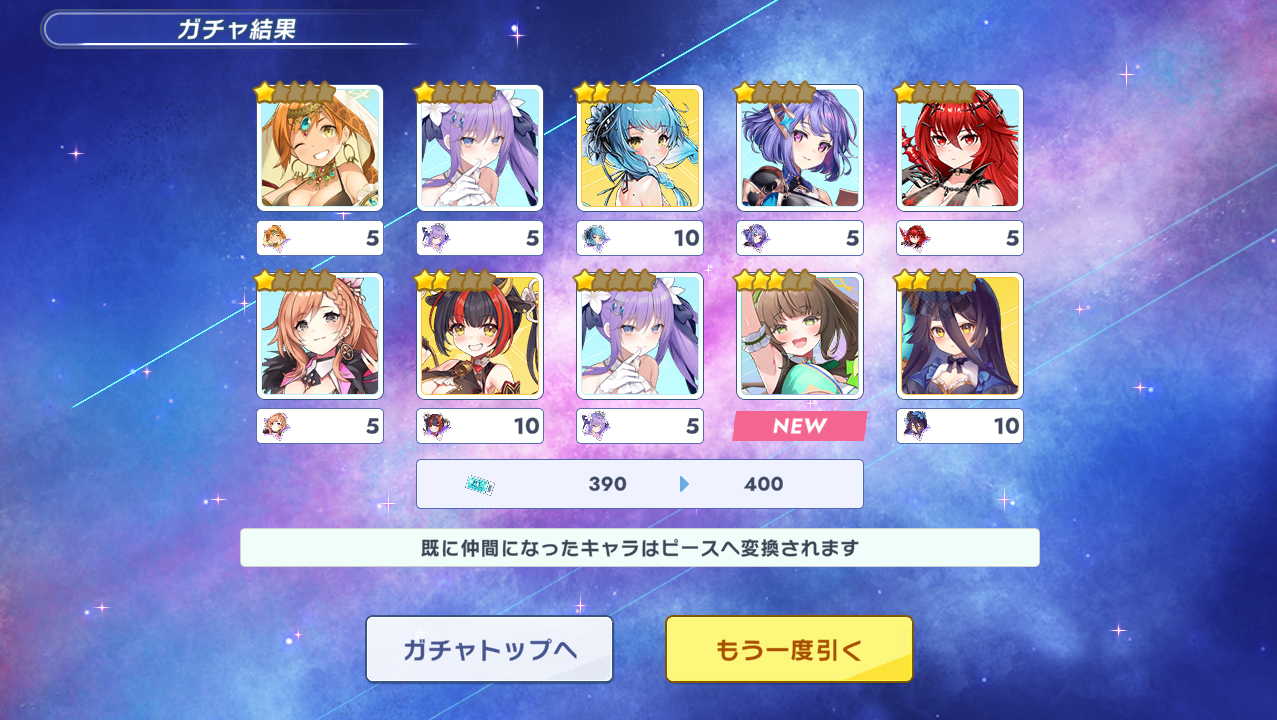Open the dark-haired yellow-eyed girl card

pyautogui.click(x=960, y=336)
